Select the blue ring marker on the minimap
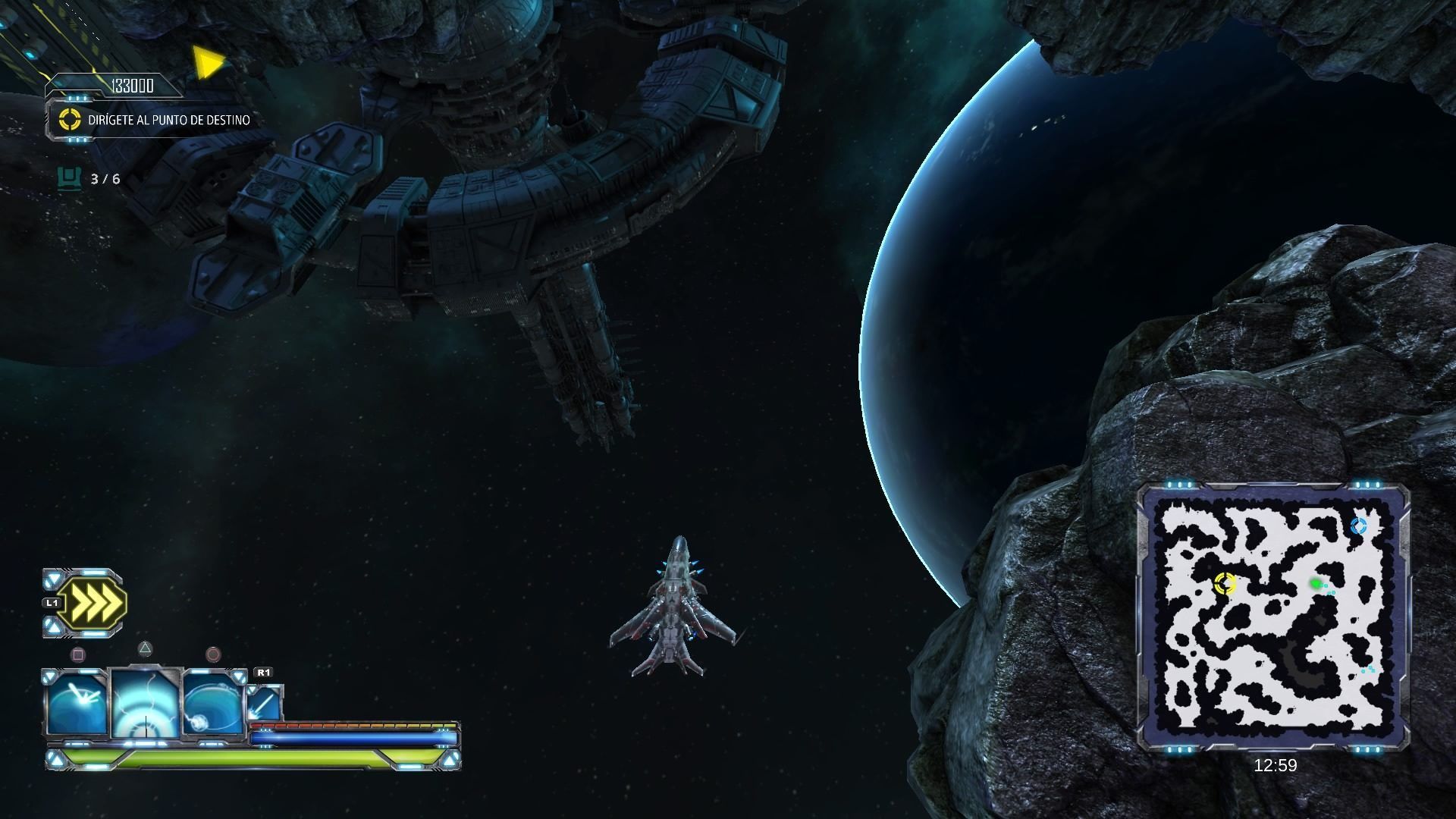The image size is (1456, 819). pos(1358,526)
